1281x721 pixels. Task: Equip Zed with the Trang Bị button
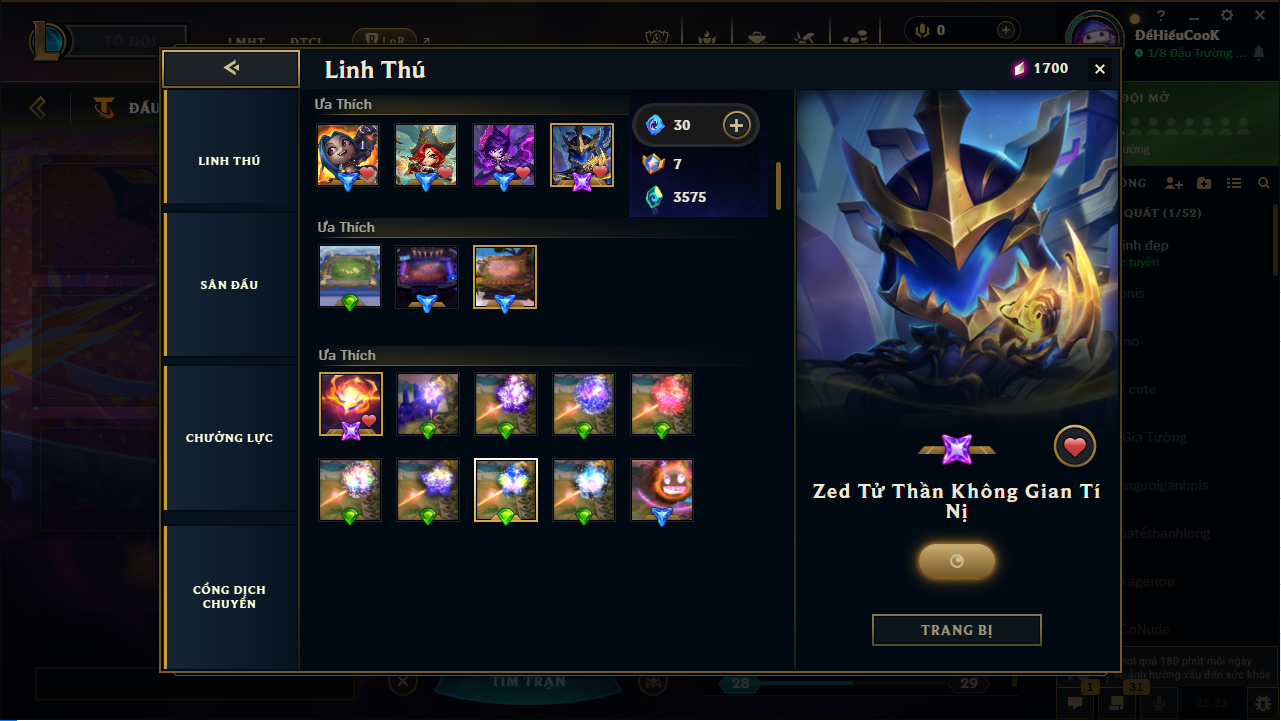(x=956, y=630)
